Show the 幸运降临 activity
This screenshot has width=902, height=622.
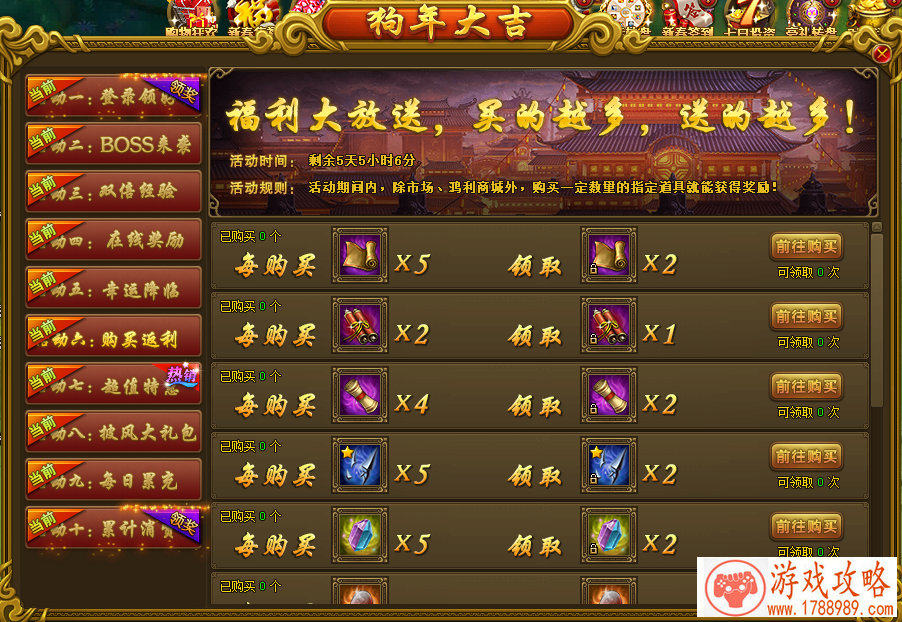(x=114, y=287)
